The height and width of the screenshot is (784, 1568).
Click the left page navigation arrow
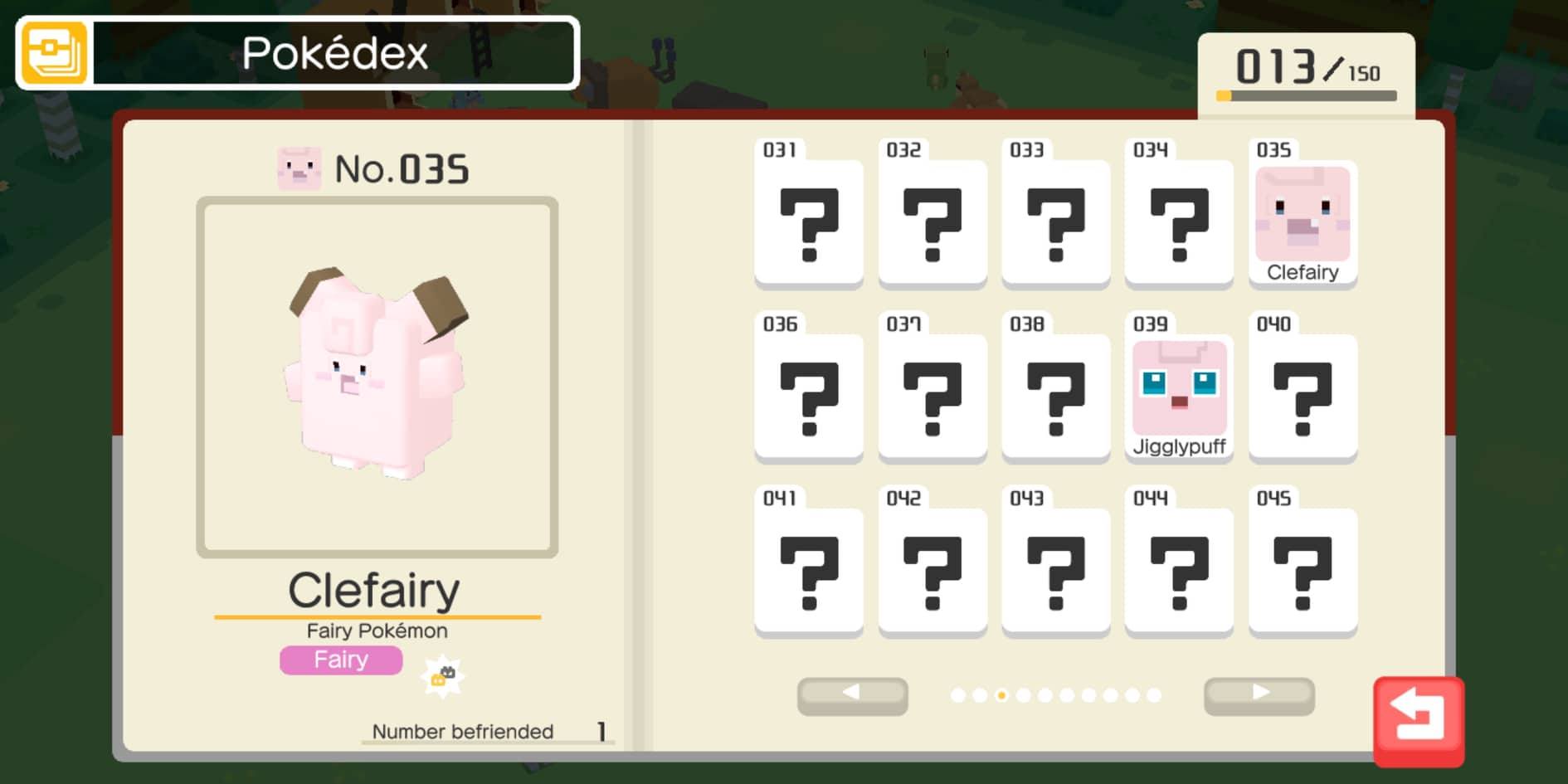coord(851,694)
